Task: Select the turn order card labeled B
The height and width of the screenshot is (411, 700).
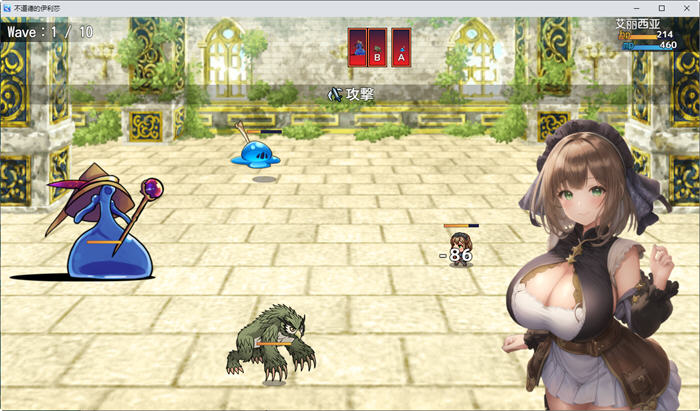Action: (x=377, y=47)
